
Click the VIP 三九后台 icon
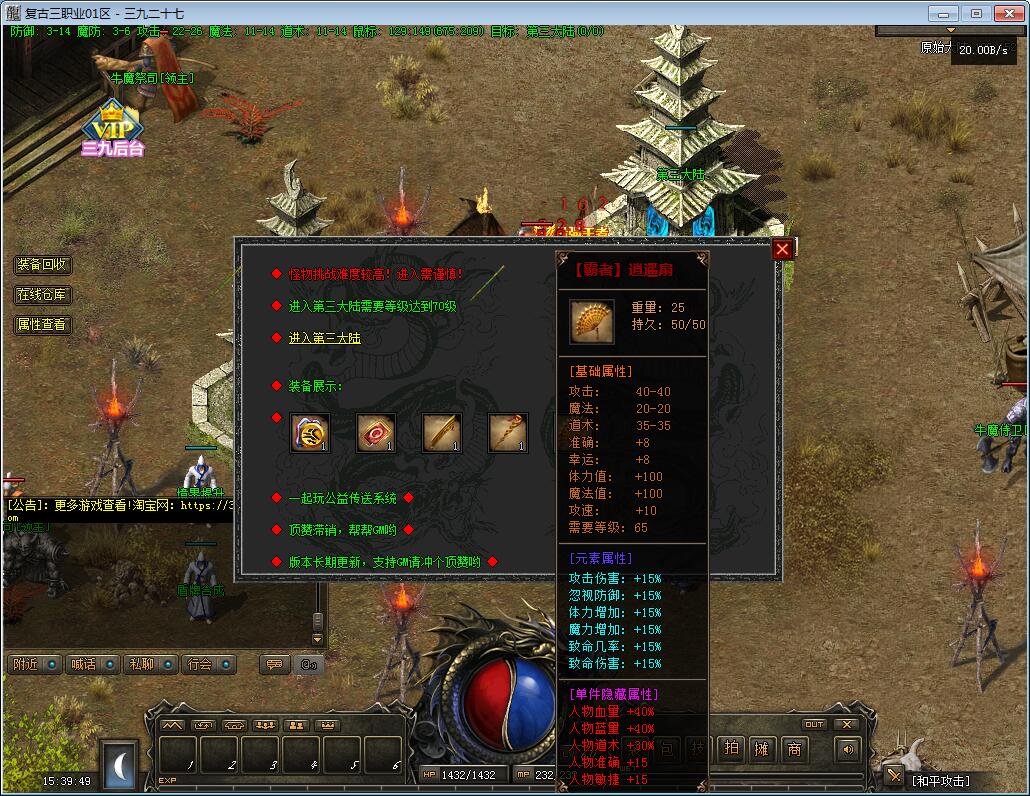pyautogui.click(x=113, y=130)
